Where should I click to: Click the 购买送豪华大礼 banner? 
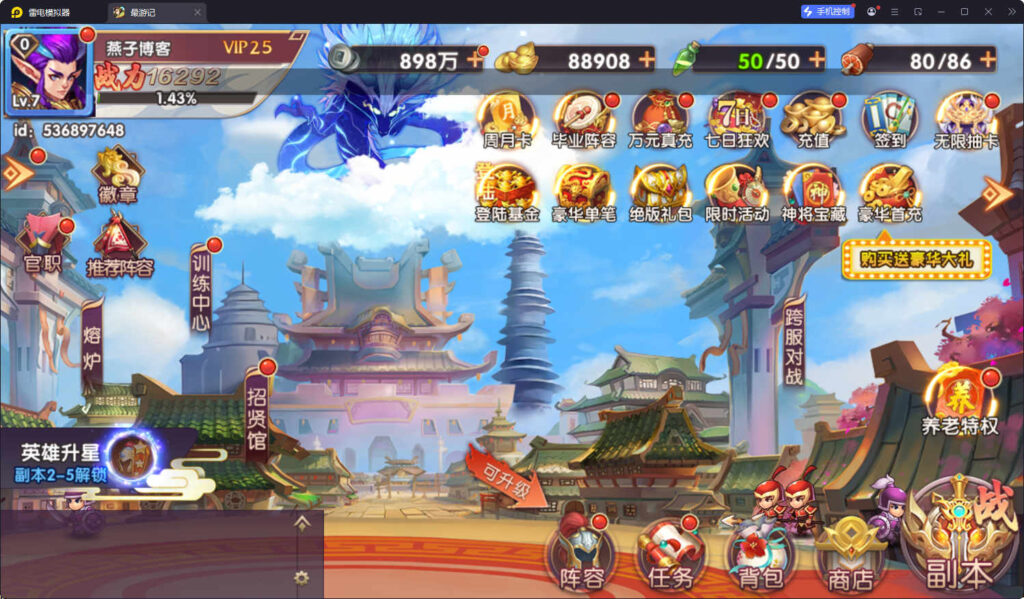point(916,259)
